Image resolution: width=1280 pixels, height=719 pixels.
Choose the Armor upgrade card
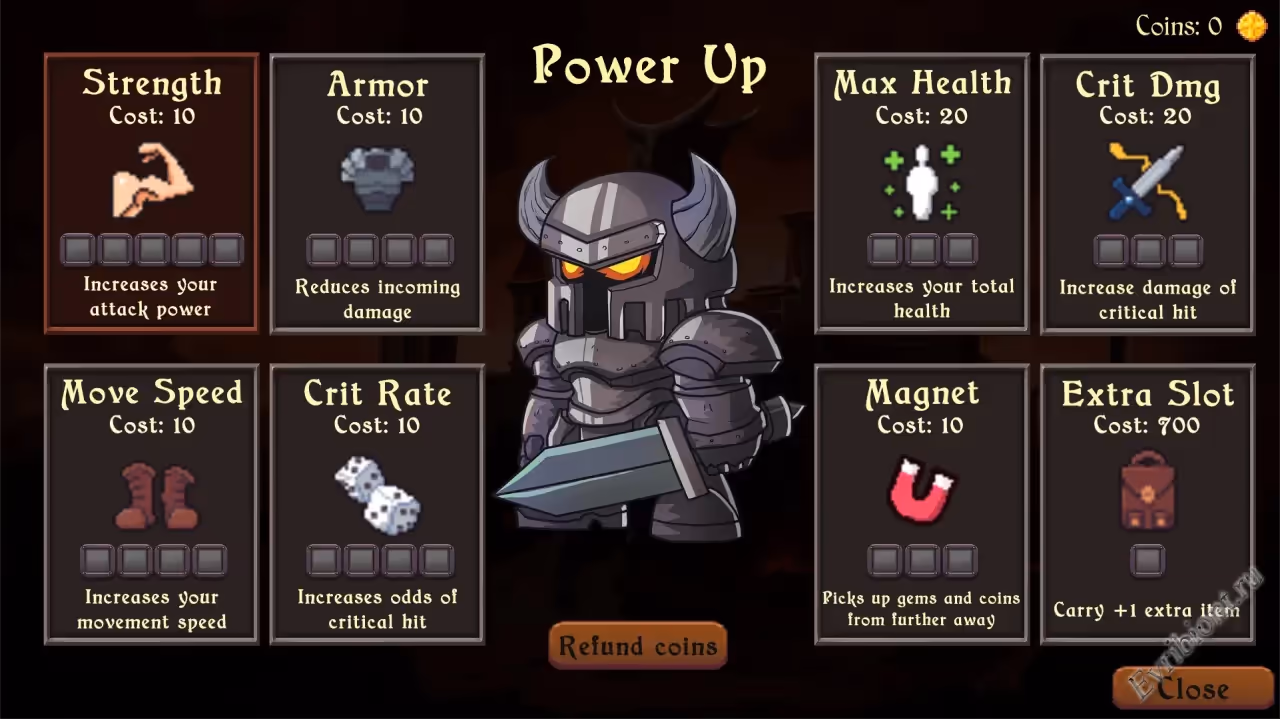377,193
